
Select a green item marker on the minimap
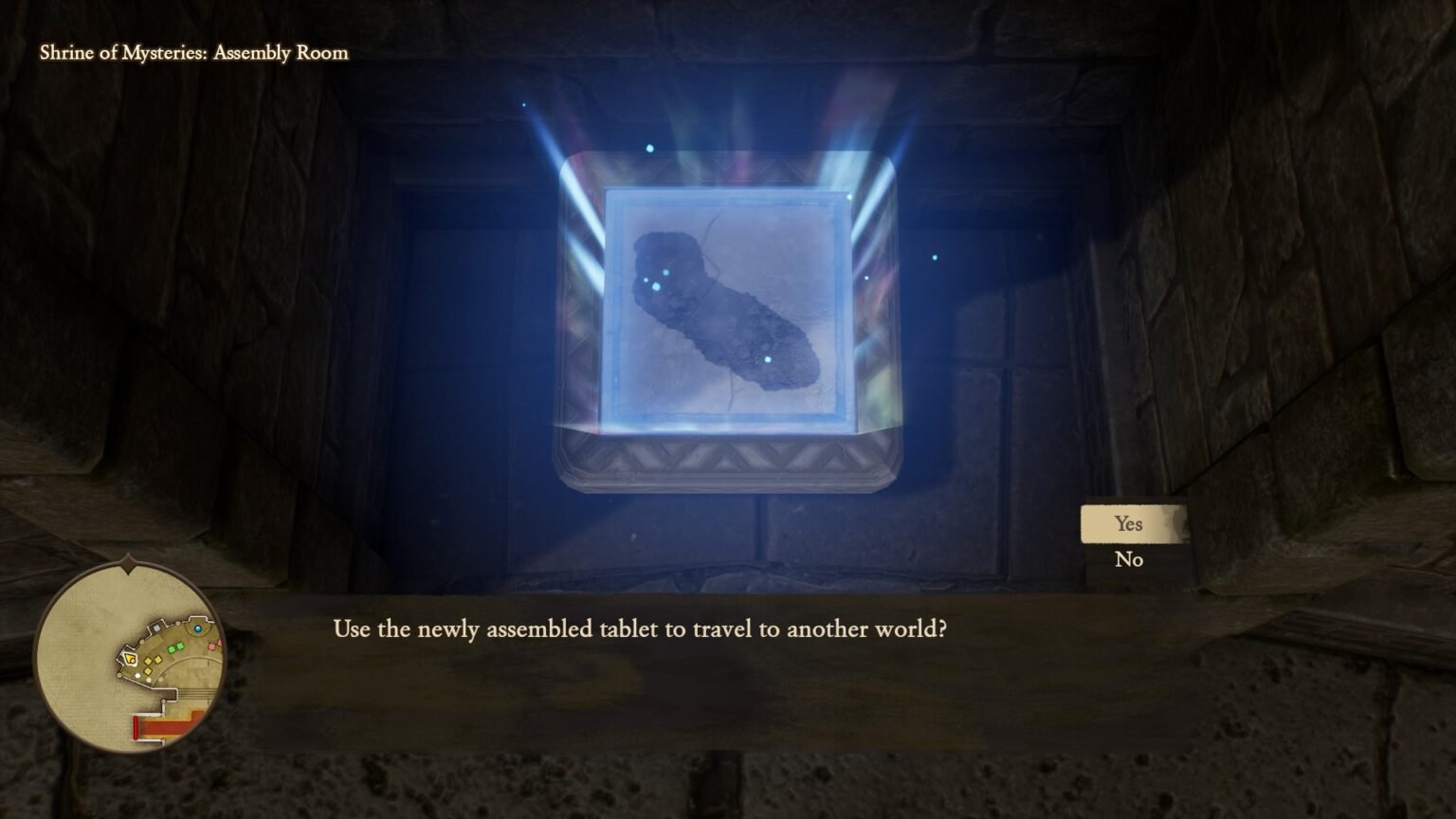point(172,647)
